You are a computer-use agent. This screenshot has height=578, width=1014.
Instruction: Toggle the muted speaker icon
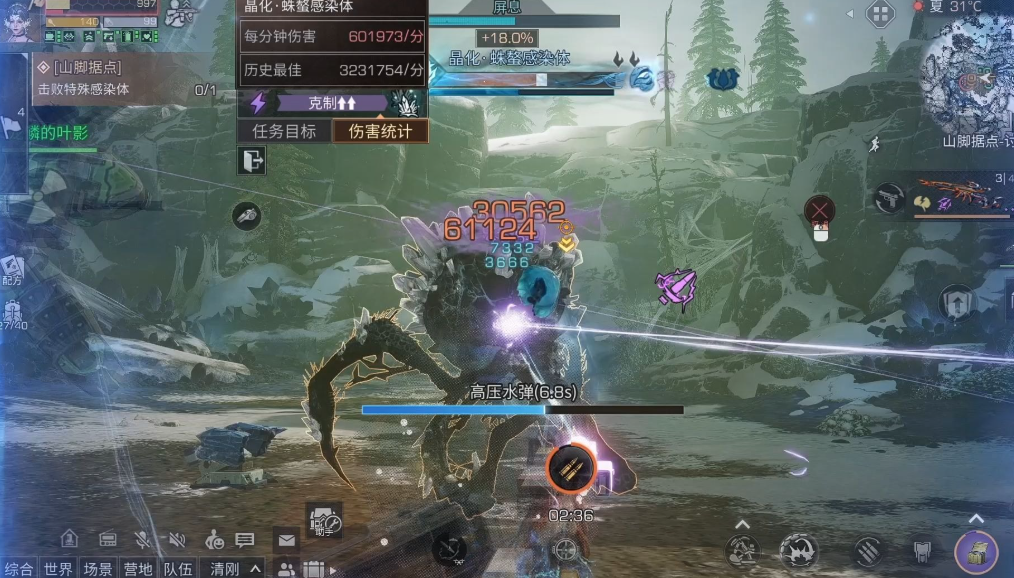[177, 540]
